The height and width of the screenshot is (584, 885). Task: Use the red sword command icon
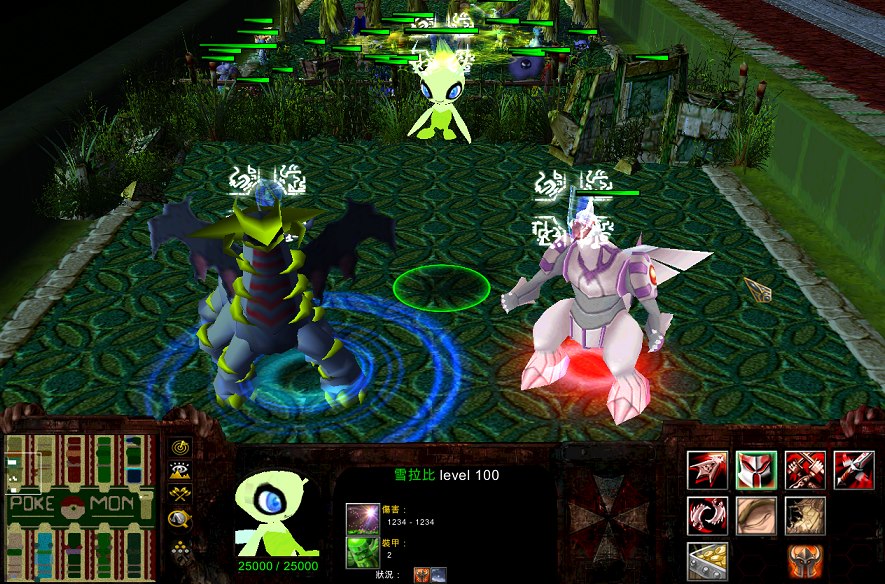(x=853, y=470)
